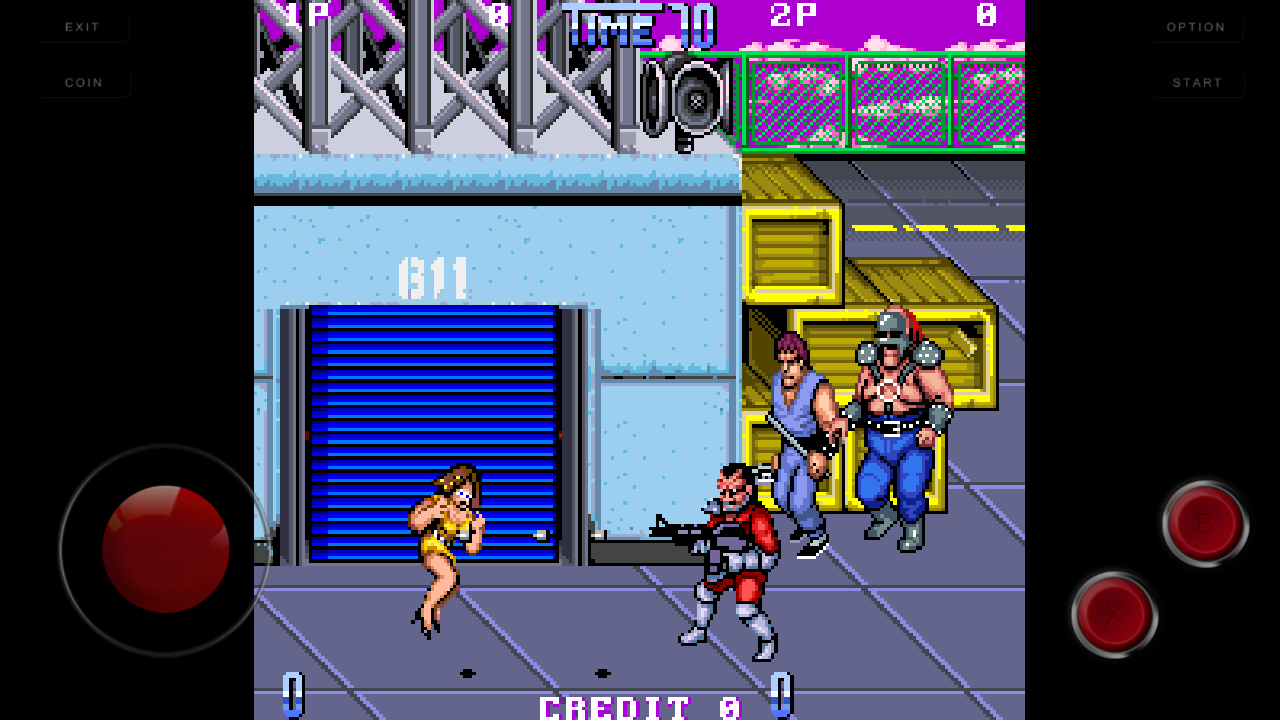The image size is (1280, 720).
Task: Open the OPTION menu
Action: click(x=1196, y=27)
